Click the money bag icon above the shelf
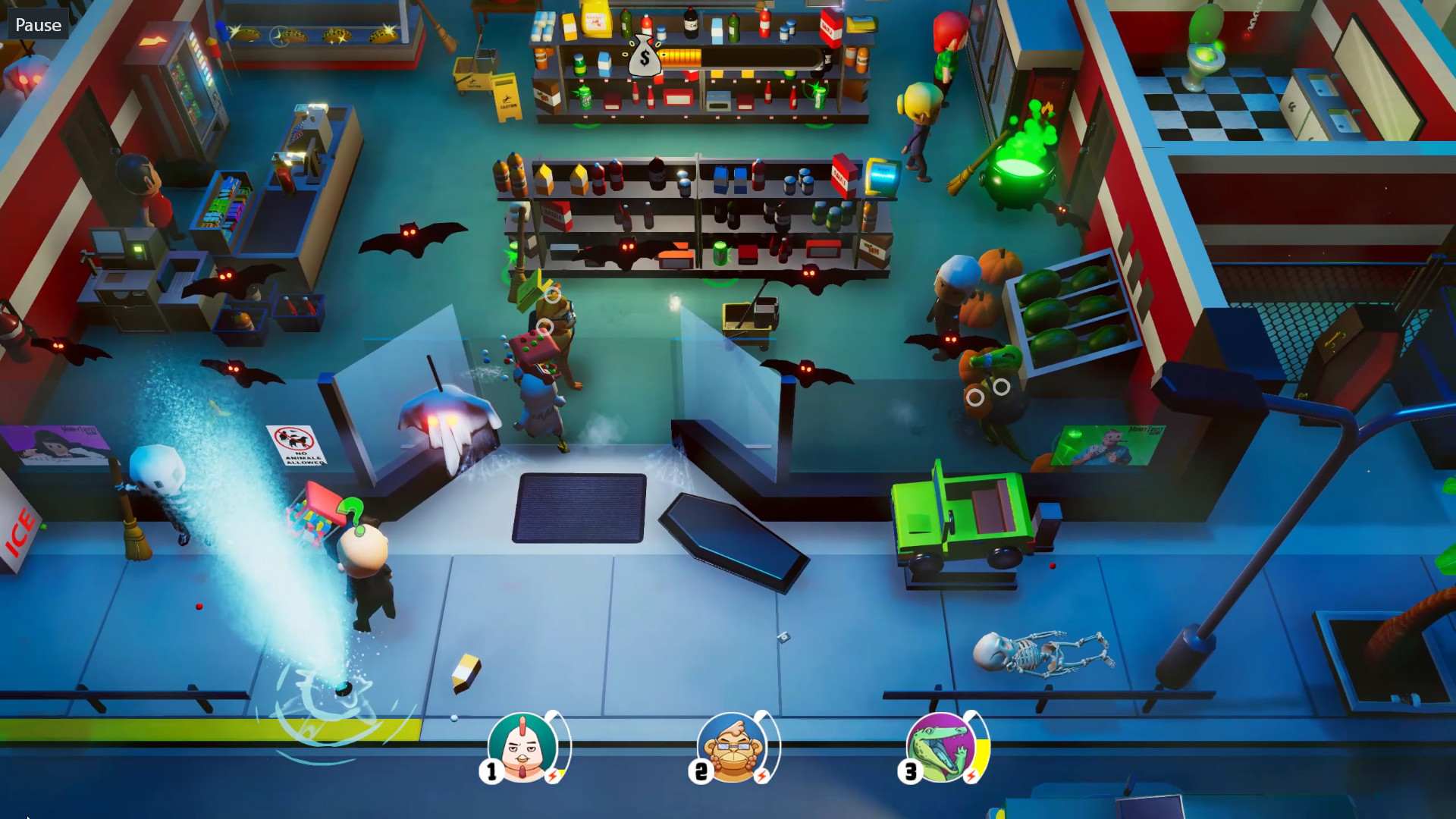 coord(644,57)
